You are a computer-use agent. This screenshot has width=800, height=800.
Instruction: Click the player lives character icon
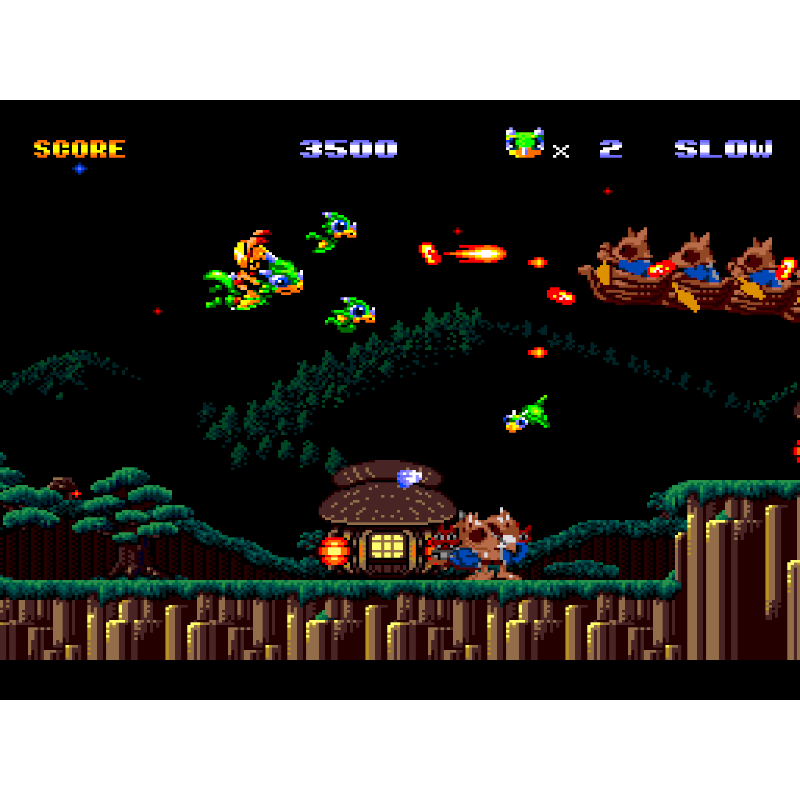click(x=524, y=144)
